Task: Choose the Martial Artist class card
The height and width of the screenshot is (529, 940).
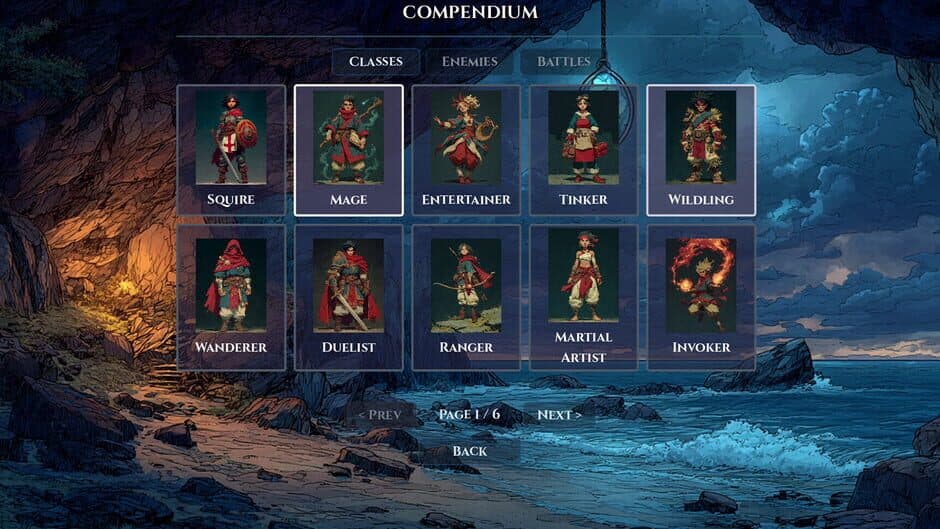Action: coord(583,297)
